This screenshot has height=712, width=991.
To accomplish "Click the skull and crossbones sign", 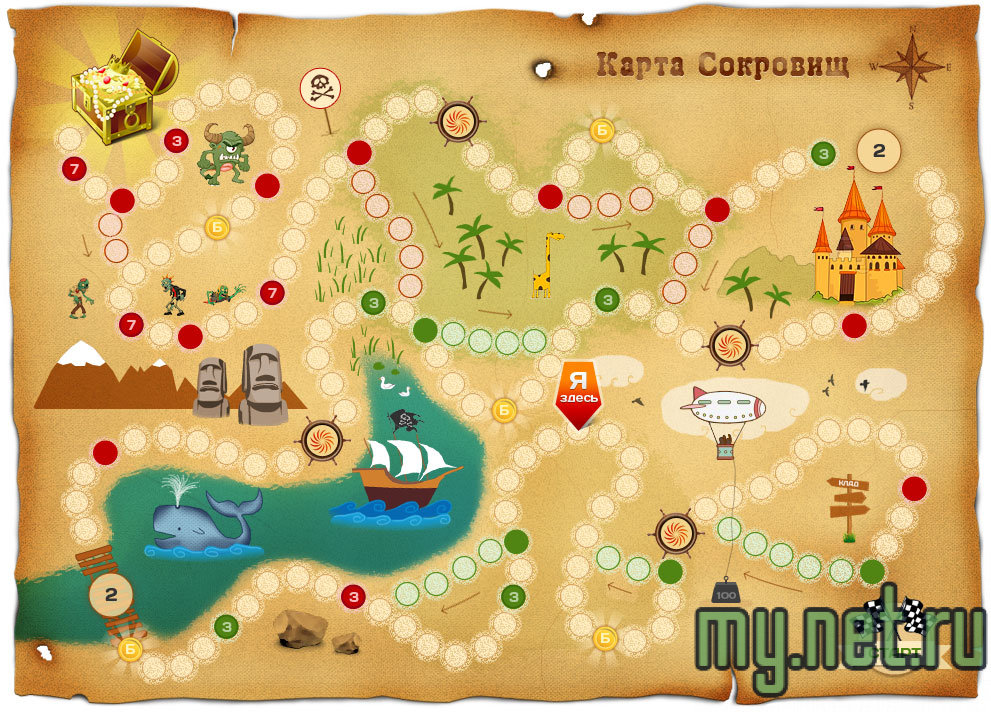I will tap(320, 90).
